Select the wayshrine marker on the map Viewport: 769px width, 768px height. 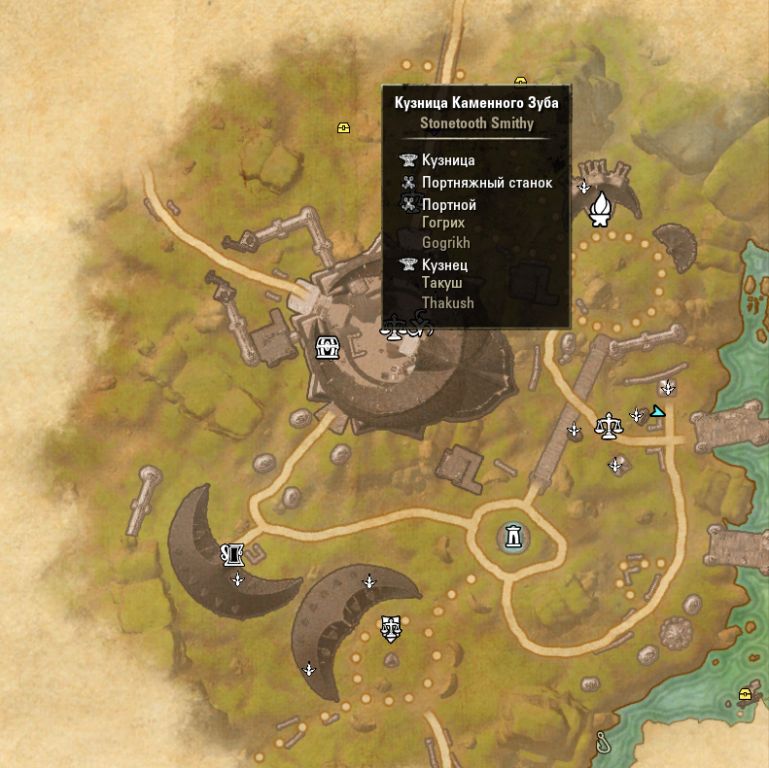(513, 537)
